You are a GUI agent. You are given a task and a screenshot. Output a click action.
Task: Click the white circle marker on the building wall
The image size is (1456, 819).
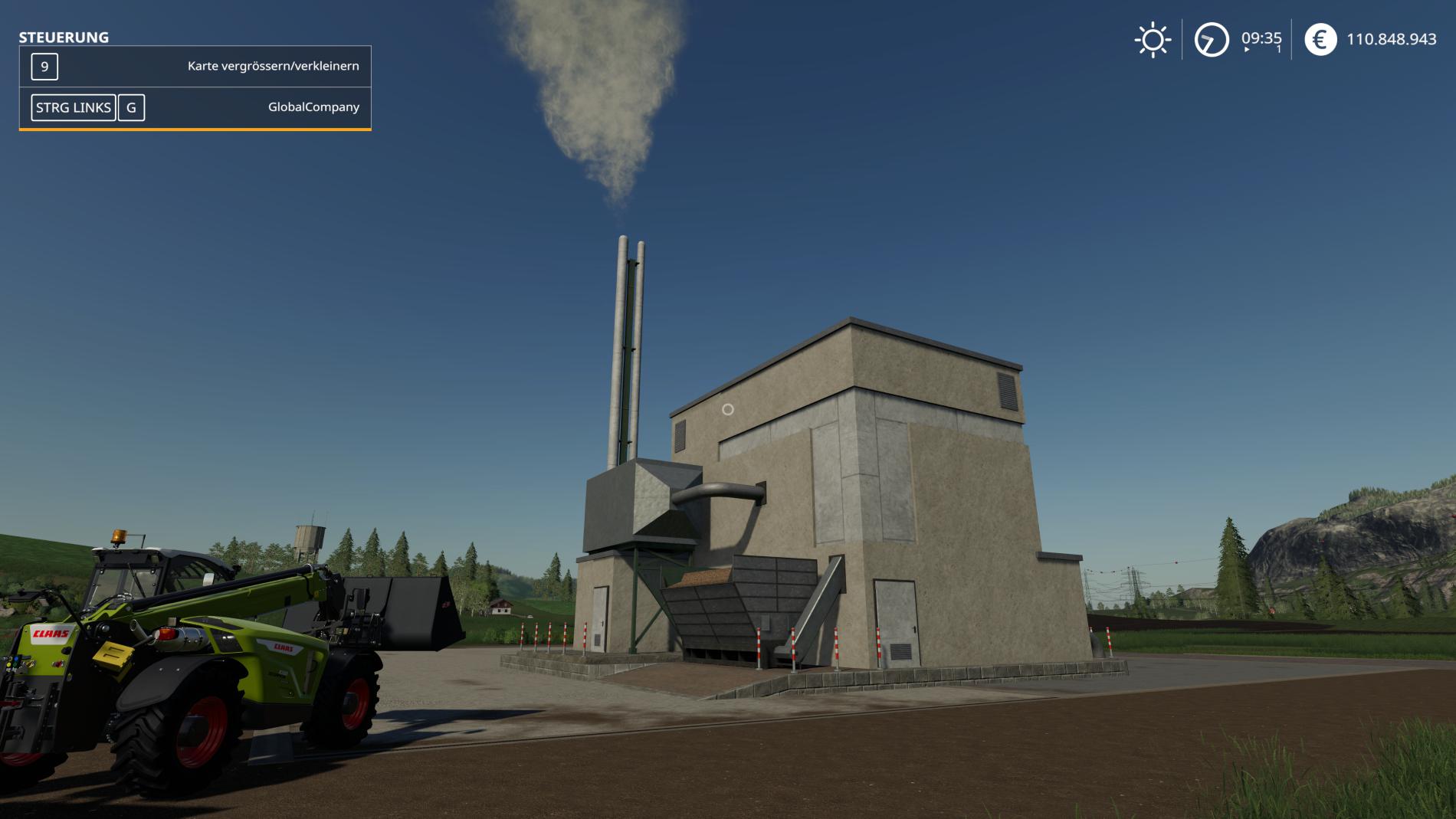(x=726, y=411)
